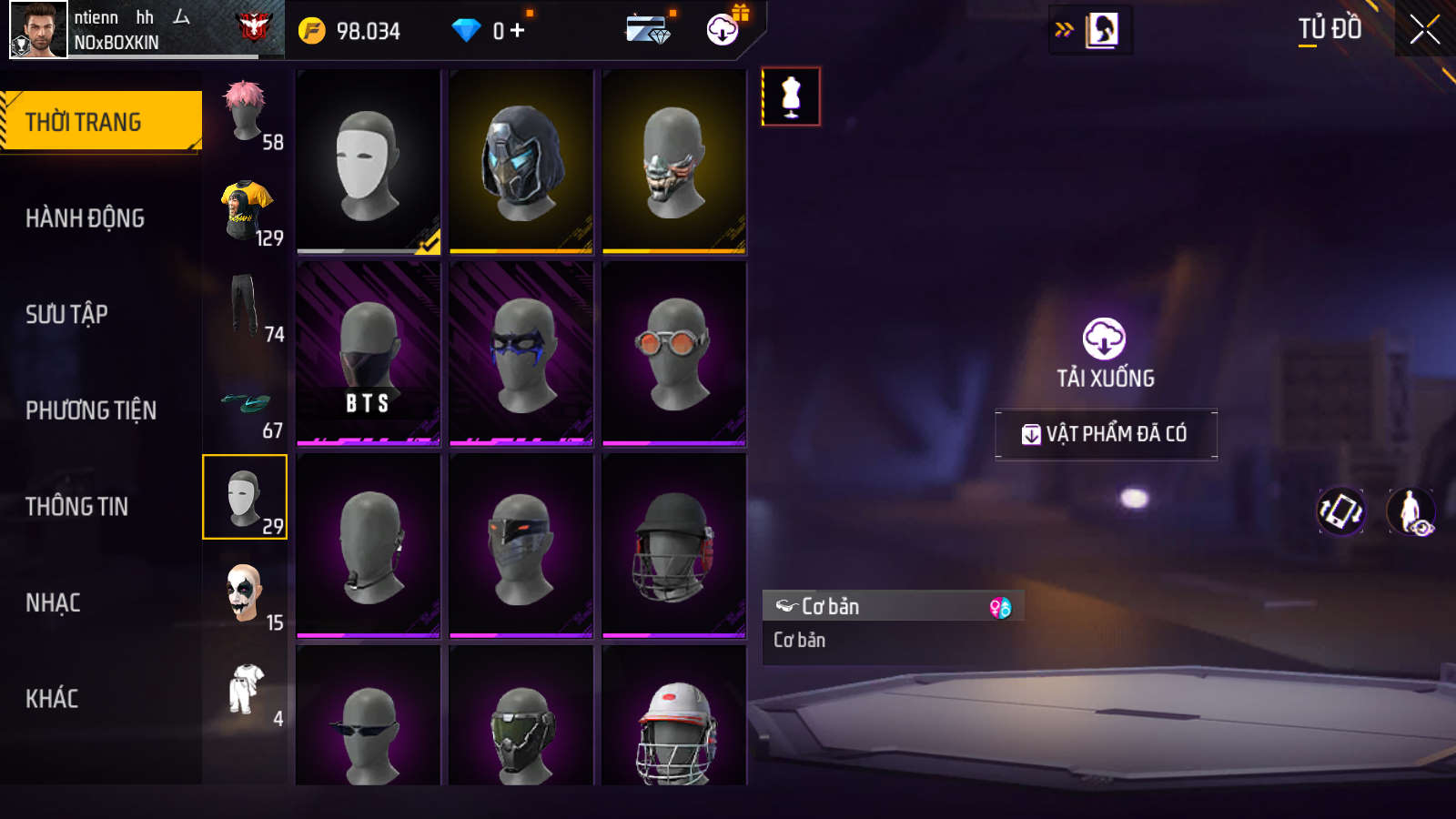The height and width of the screenshot is (819, 1456).
Task: Choose the black cricket helmet item
Action: [674, 546]
